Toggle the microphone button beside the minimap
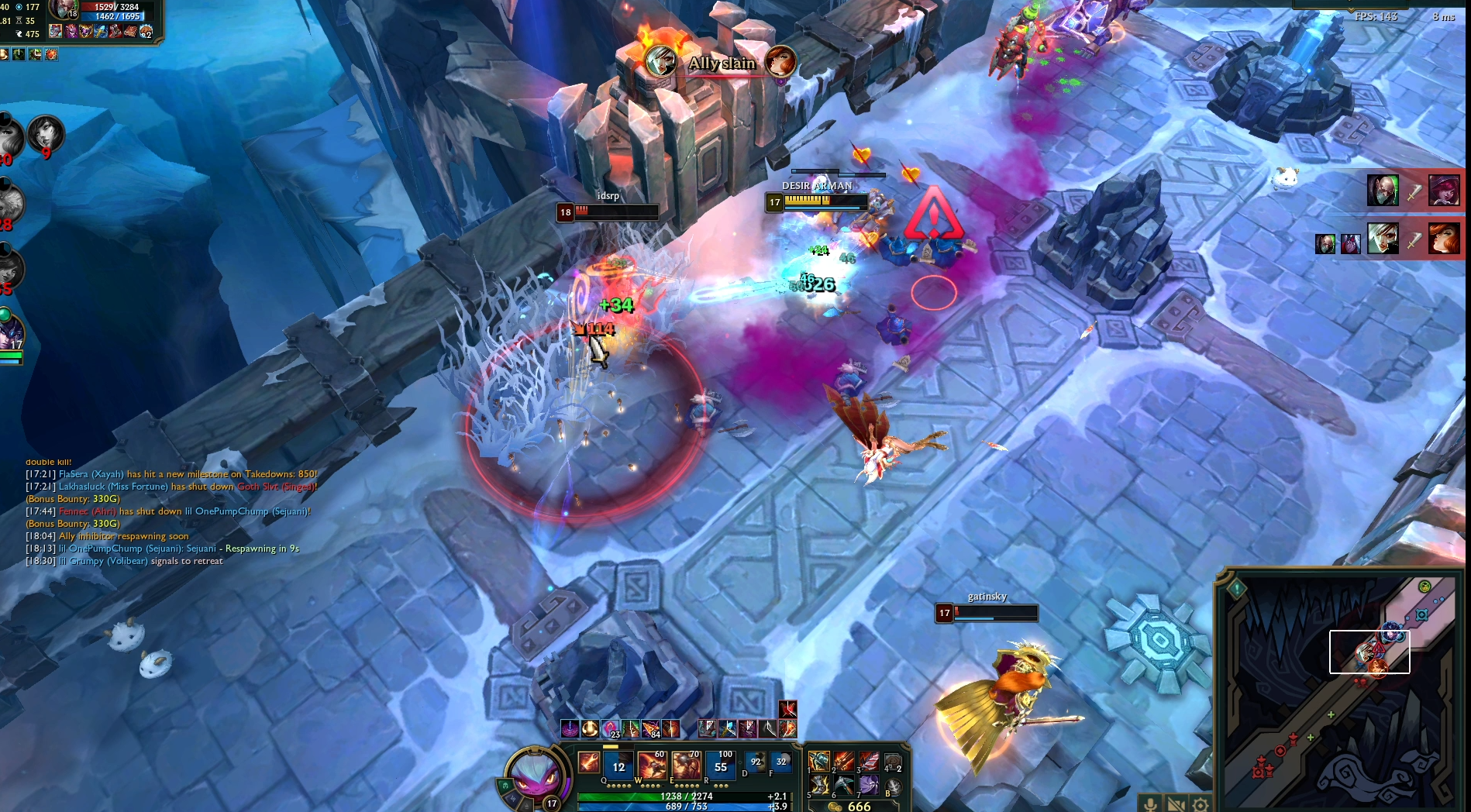 tap(1150, 803)
